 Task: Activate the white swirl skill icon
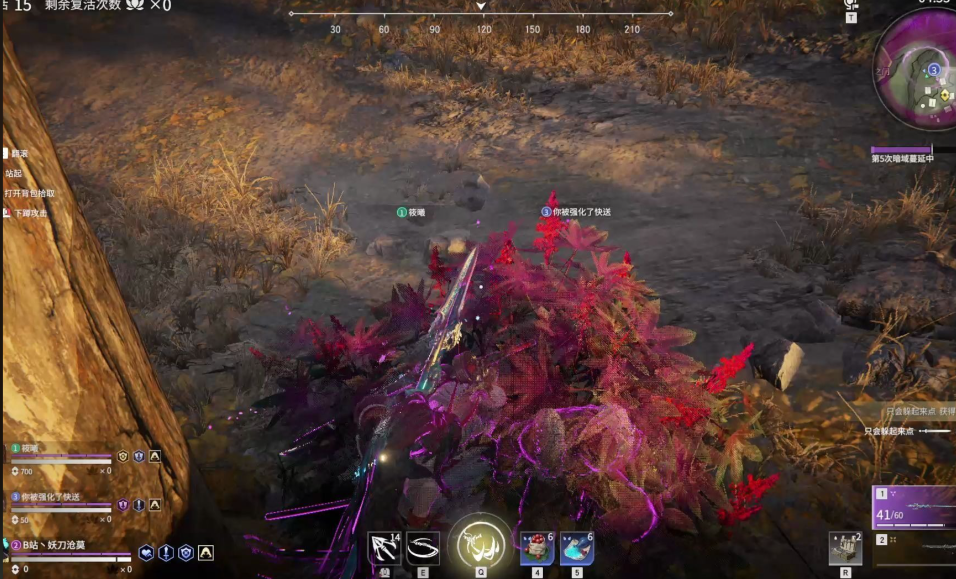coord(423,548)
